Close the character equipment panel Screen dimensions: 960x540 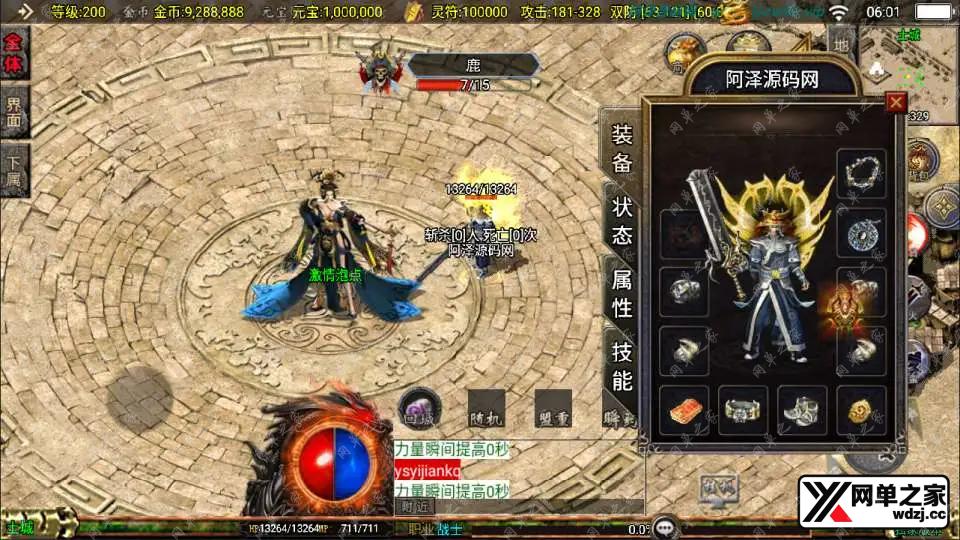click(896, 102)
